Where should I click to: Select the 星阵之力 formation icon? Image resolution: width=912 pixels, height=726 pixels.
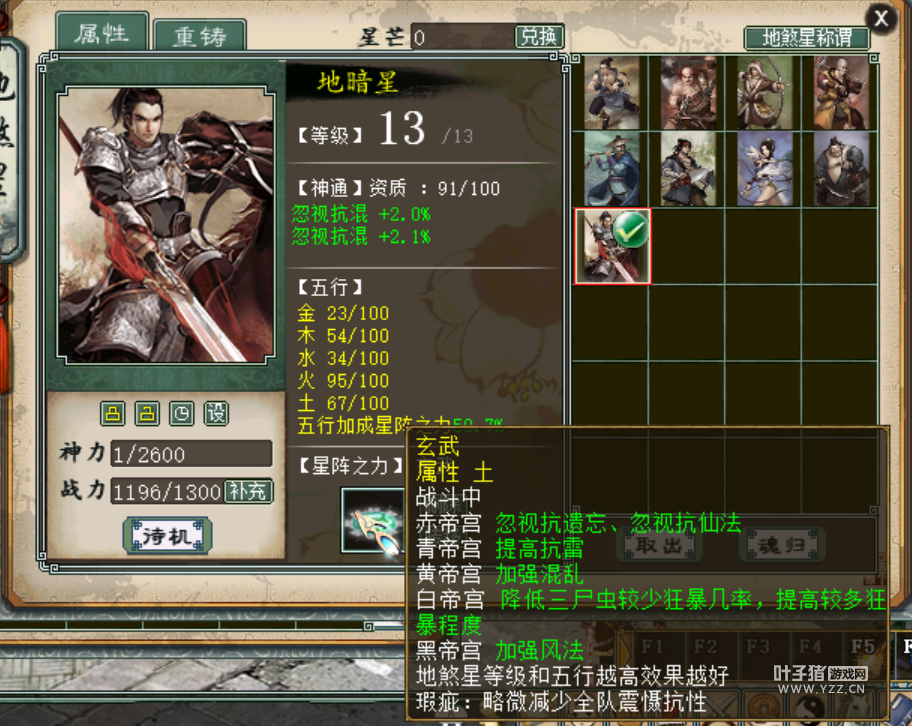coord(372,520)
